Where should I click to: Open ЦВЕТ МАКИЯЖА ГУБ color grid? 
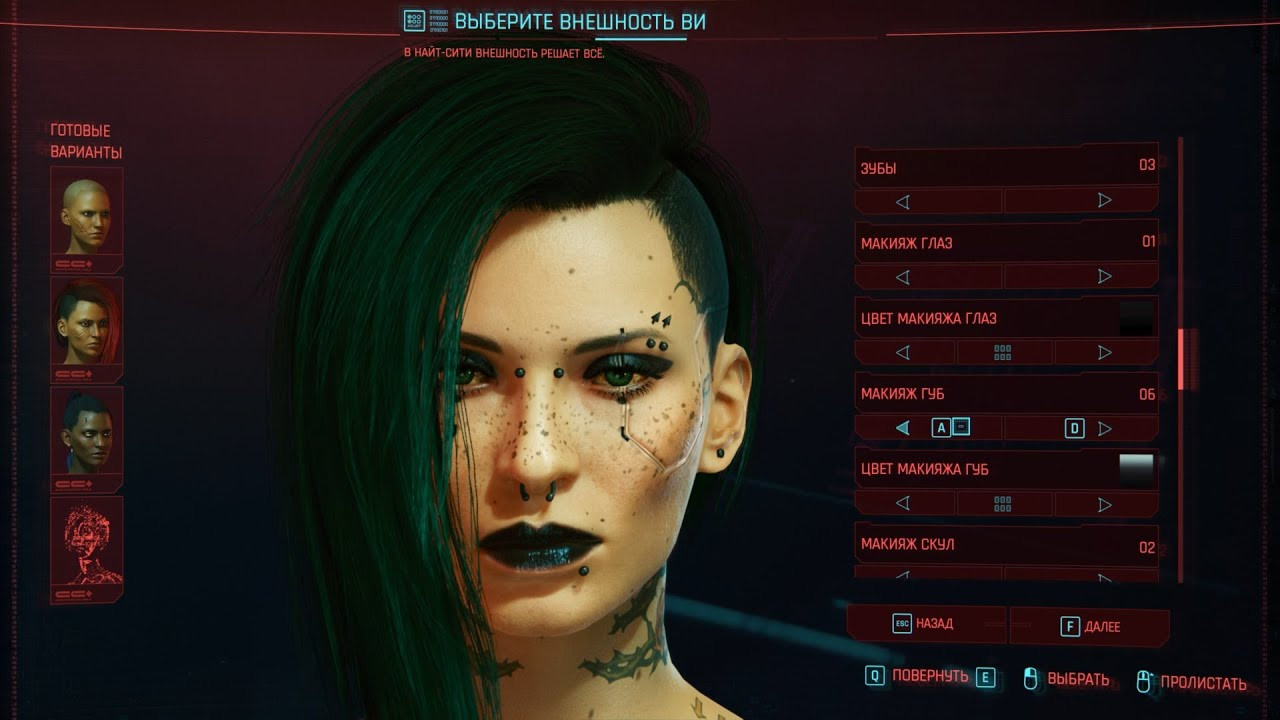1003,504
